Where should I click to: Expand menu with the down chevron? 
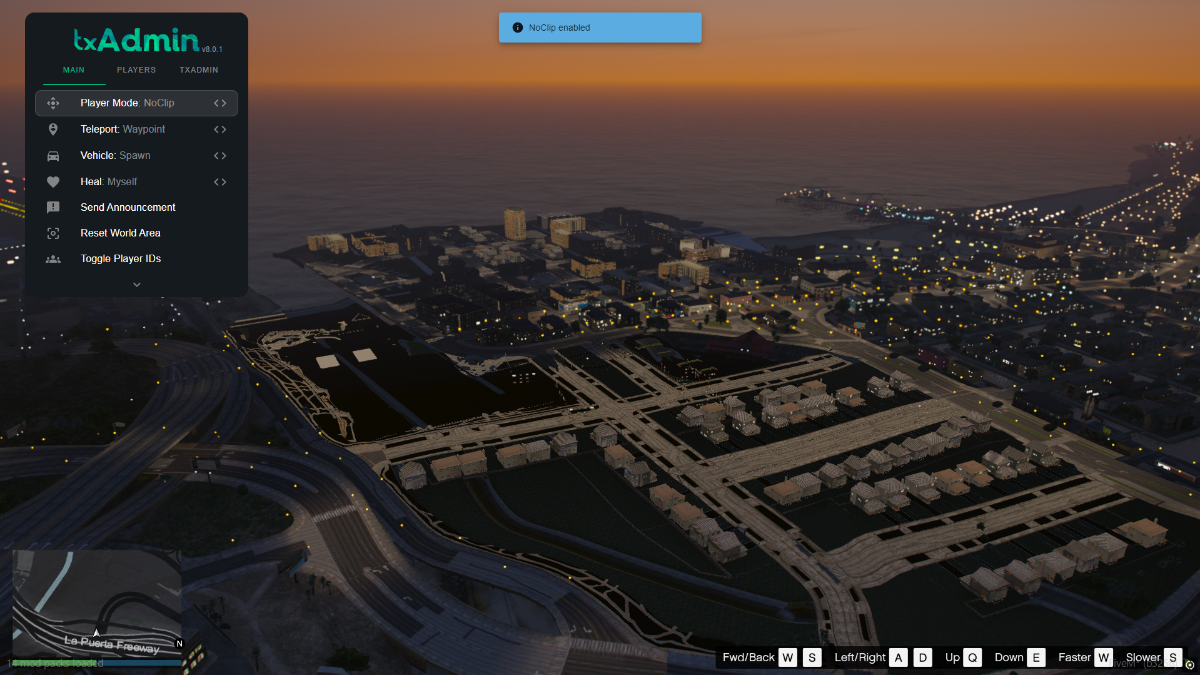click(137, 284)
